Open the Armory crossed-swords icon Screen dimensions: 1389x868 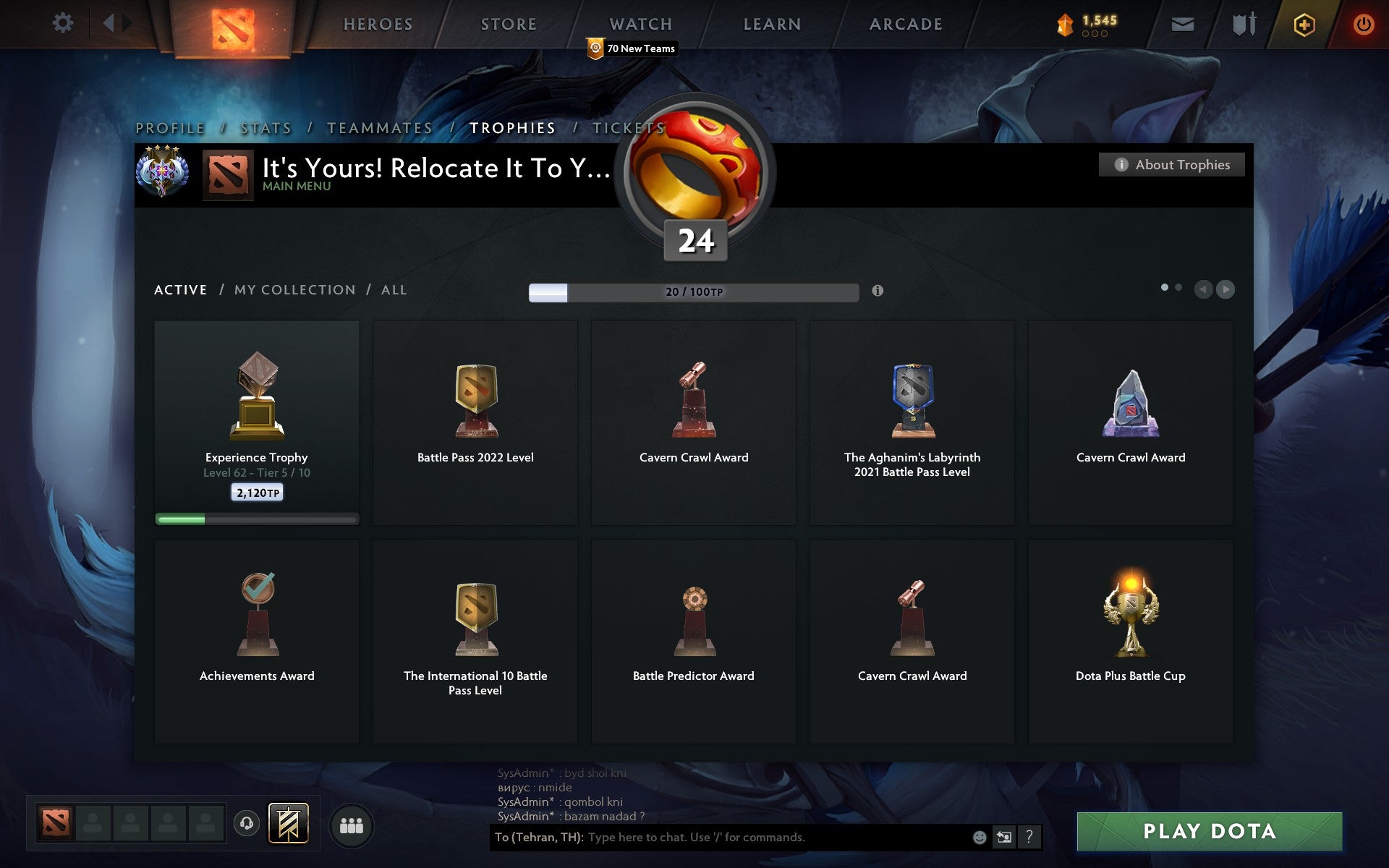1243,24
